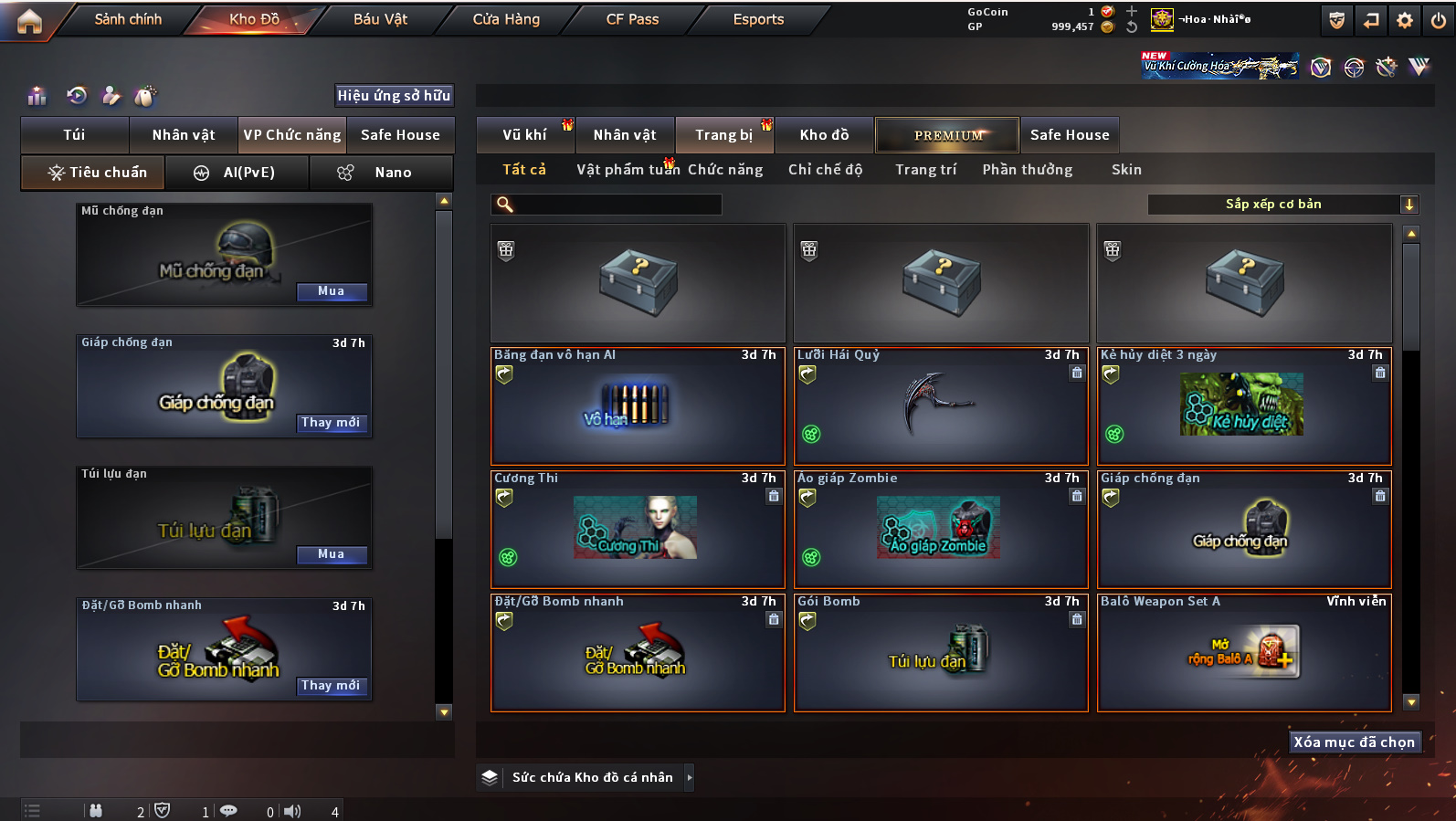Select the PREMIUM storage tab
1456x821 pixels.
(947, 135)
